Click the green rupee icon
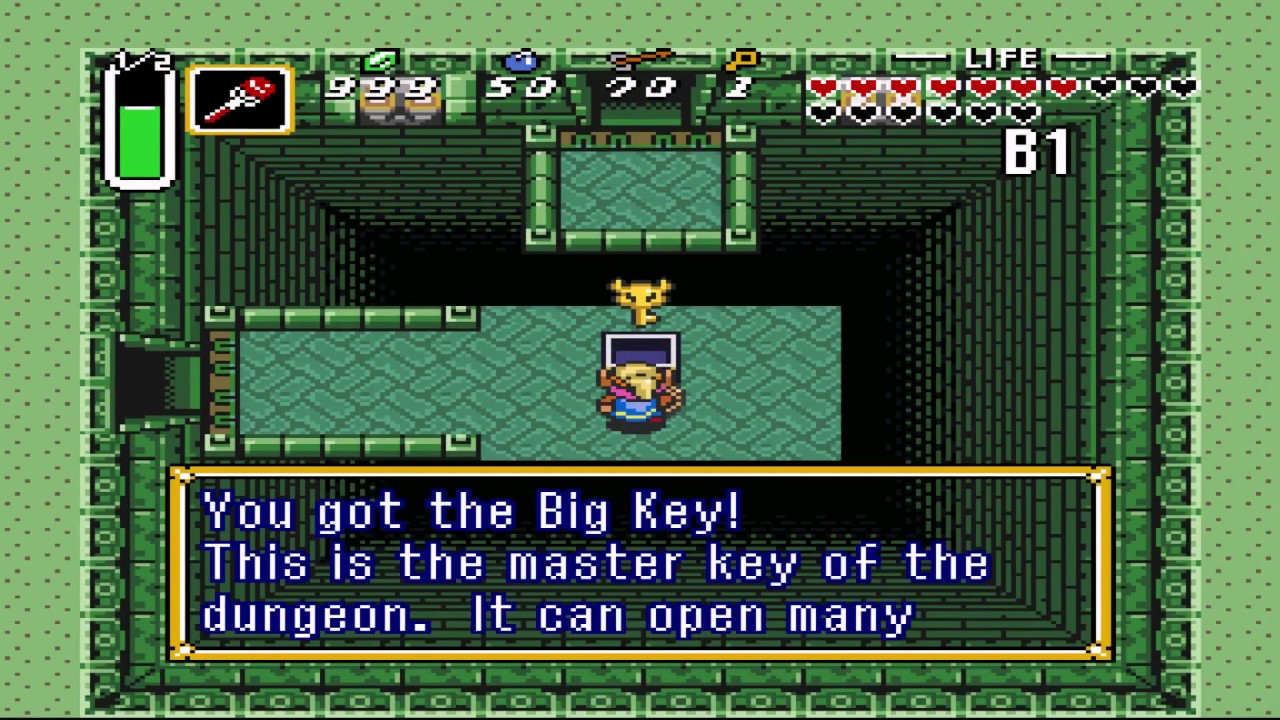This screenshot has height=720, width=1280. tap(381, 62)
